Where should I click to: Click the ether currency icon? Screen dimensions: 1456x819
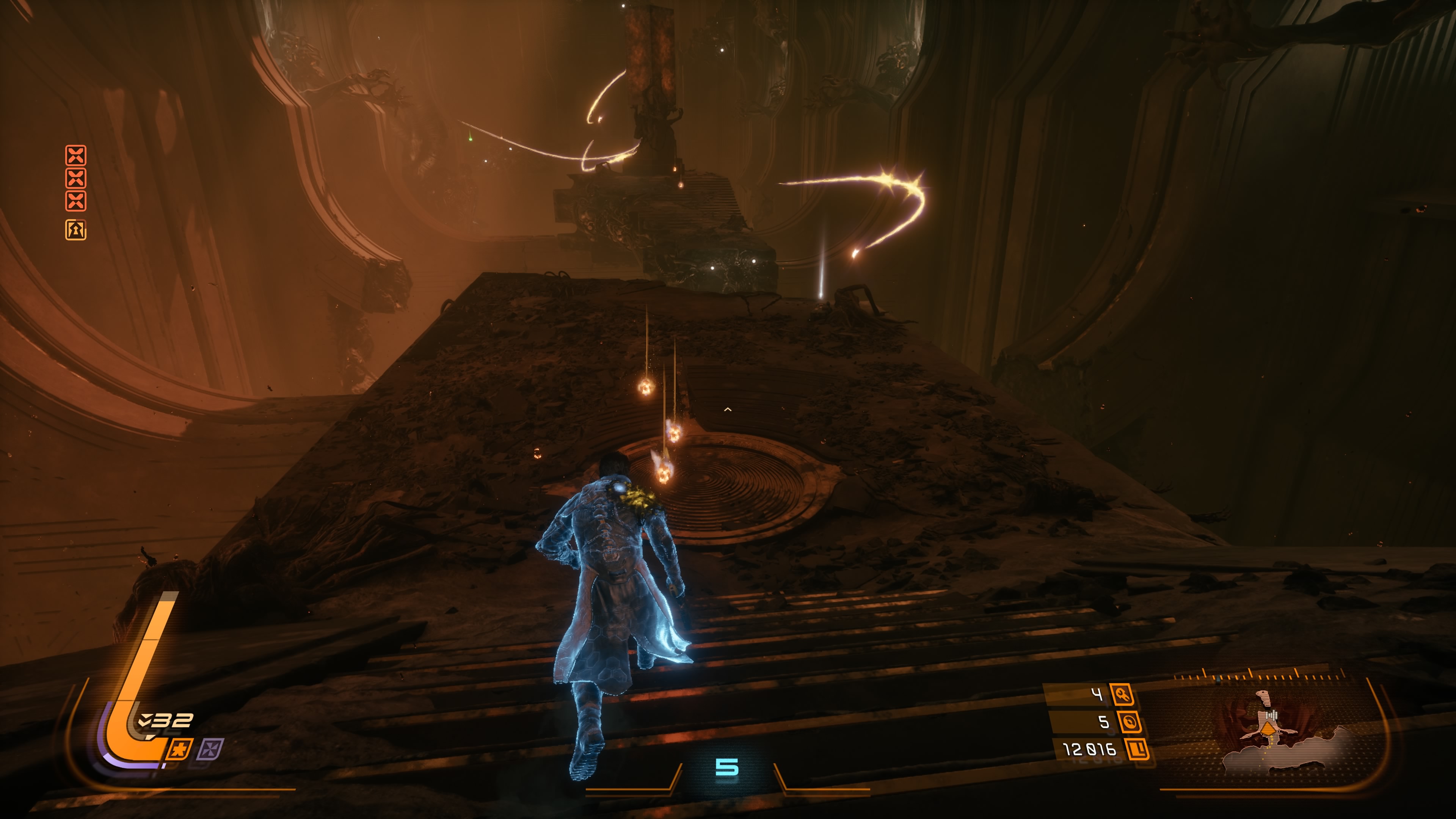coord(1129,722)
